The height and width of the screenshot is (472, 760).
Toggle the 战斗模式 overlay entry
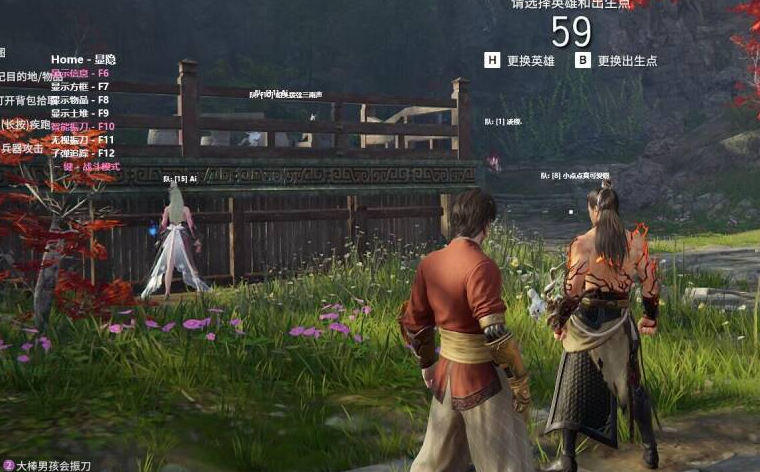click(x=91, y=167)
